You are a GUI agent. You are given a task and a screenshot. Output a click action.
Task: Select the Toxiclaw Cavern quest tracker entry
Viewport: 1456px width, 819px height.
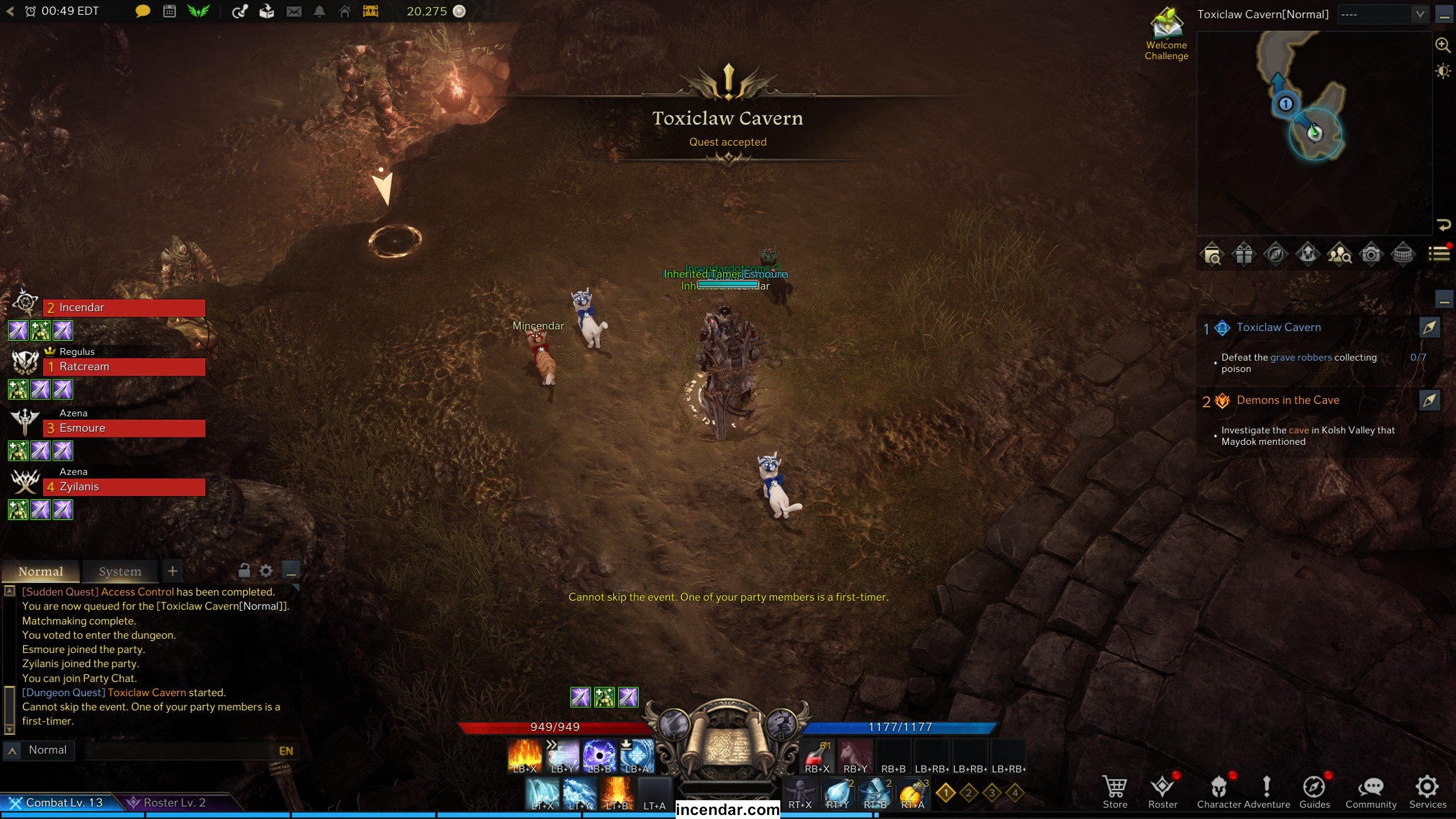pyautogui.click(x=1279, y=328)
